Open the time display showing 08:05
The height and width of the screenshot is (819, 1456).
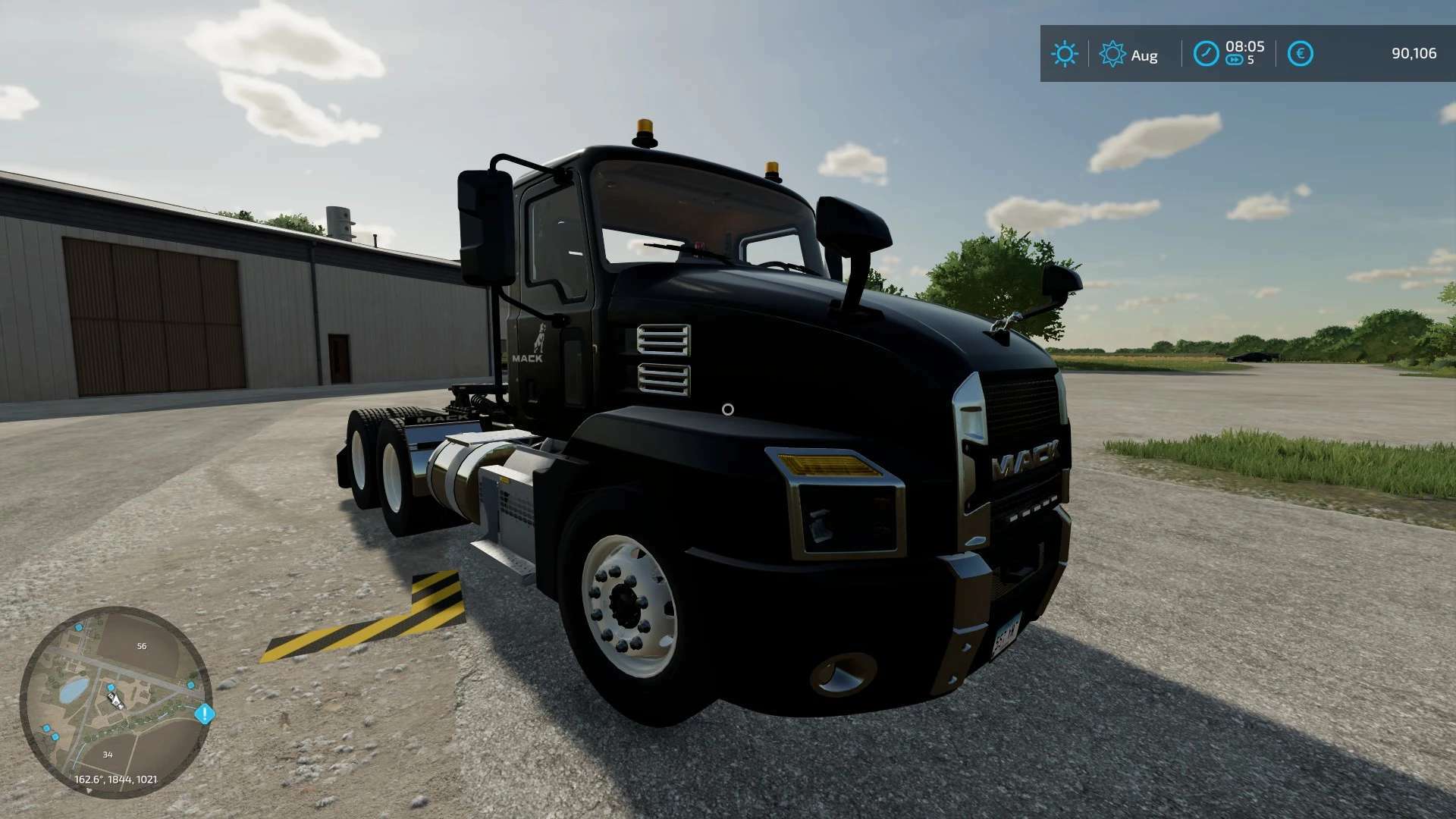coord(1245,47)
